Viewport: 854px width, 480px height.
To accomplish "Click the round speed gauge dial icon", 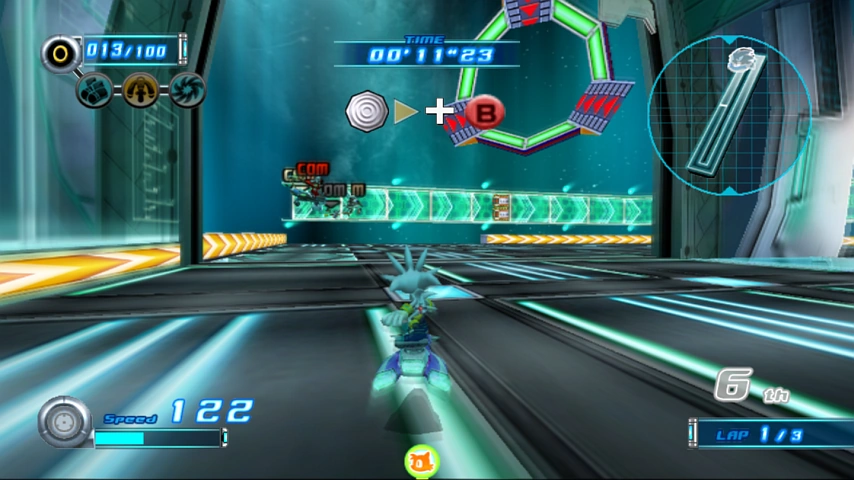I will pyautogui.click(x=64, y=422).
